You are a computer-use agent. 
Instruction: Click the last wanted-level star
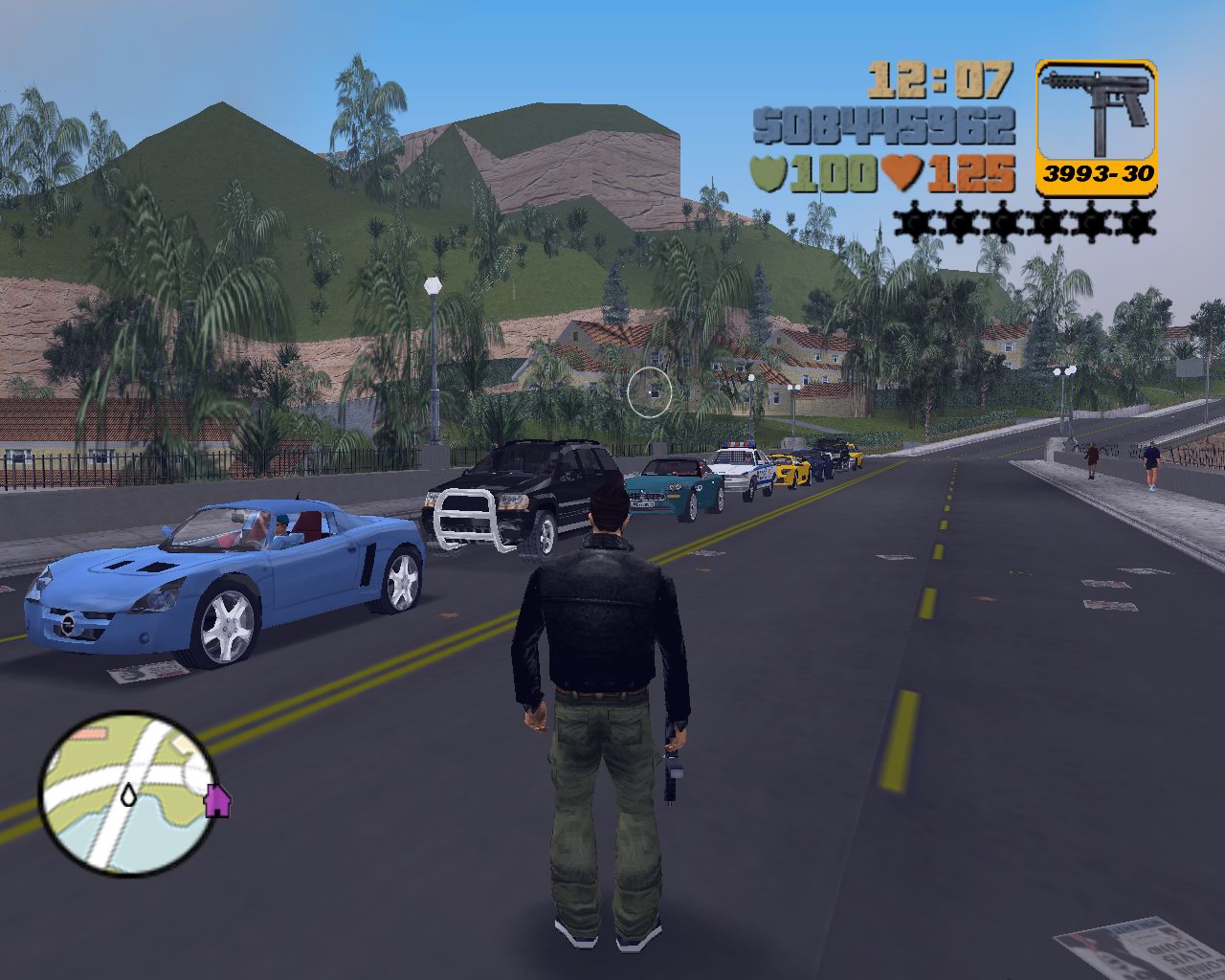pos(1134,222)
